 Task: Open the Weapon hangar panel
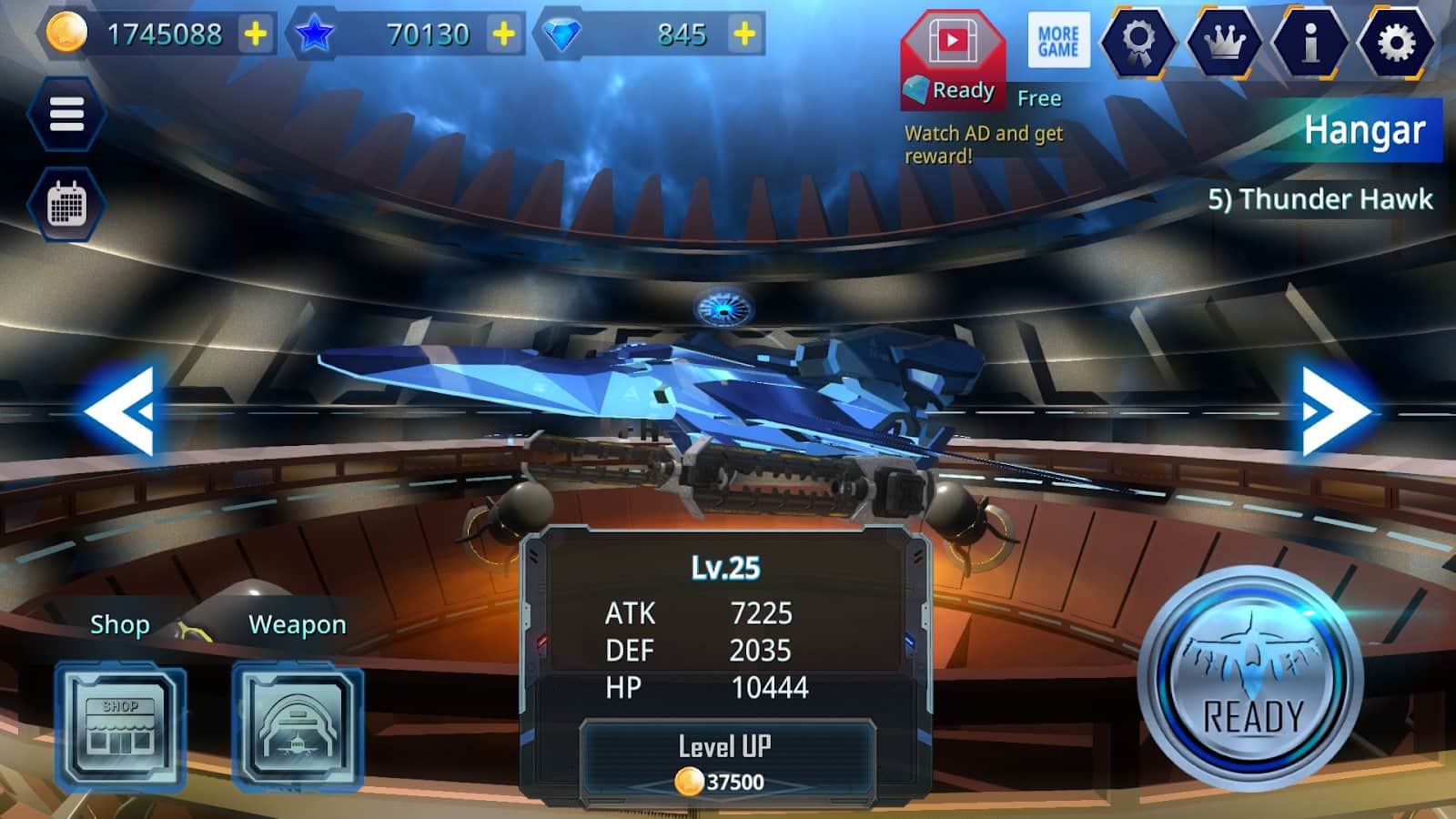click(296, 723)
